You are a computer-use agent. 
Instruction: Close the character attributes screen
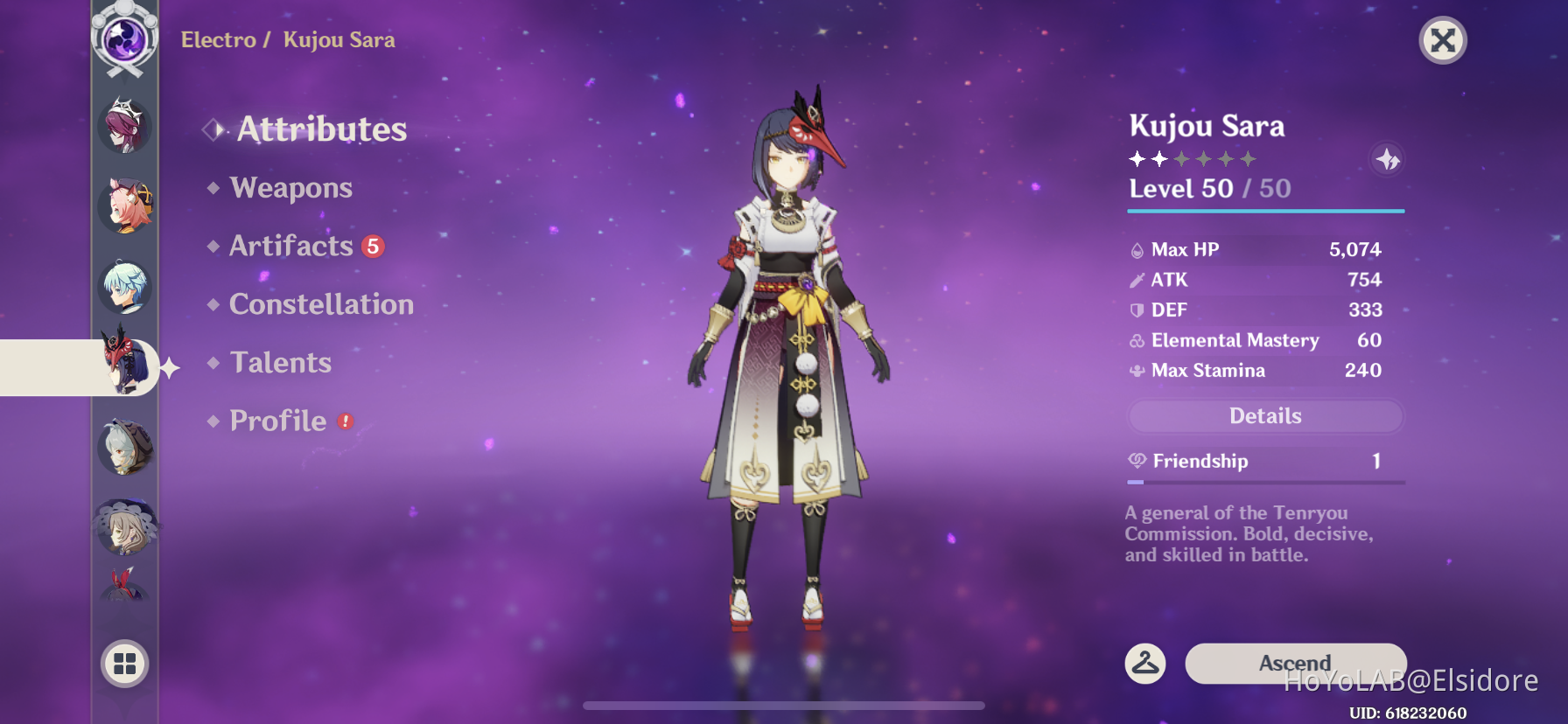pos(1443,40)
